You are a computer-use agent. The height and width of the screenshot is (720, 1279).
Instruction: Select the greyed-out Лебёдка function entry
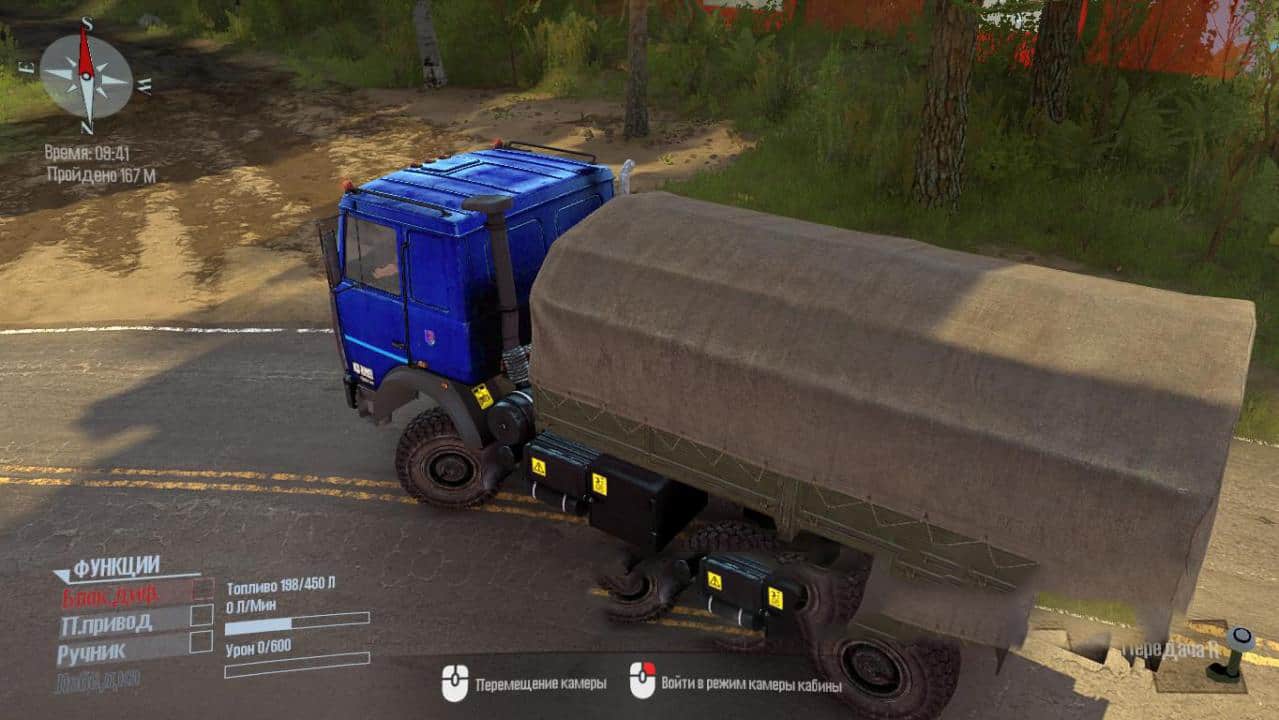pyautogui.click(x=98, y=680)
